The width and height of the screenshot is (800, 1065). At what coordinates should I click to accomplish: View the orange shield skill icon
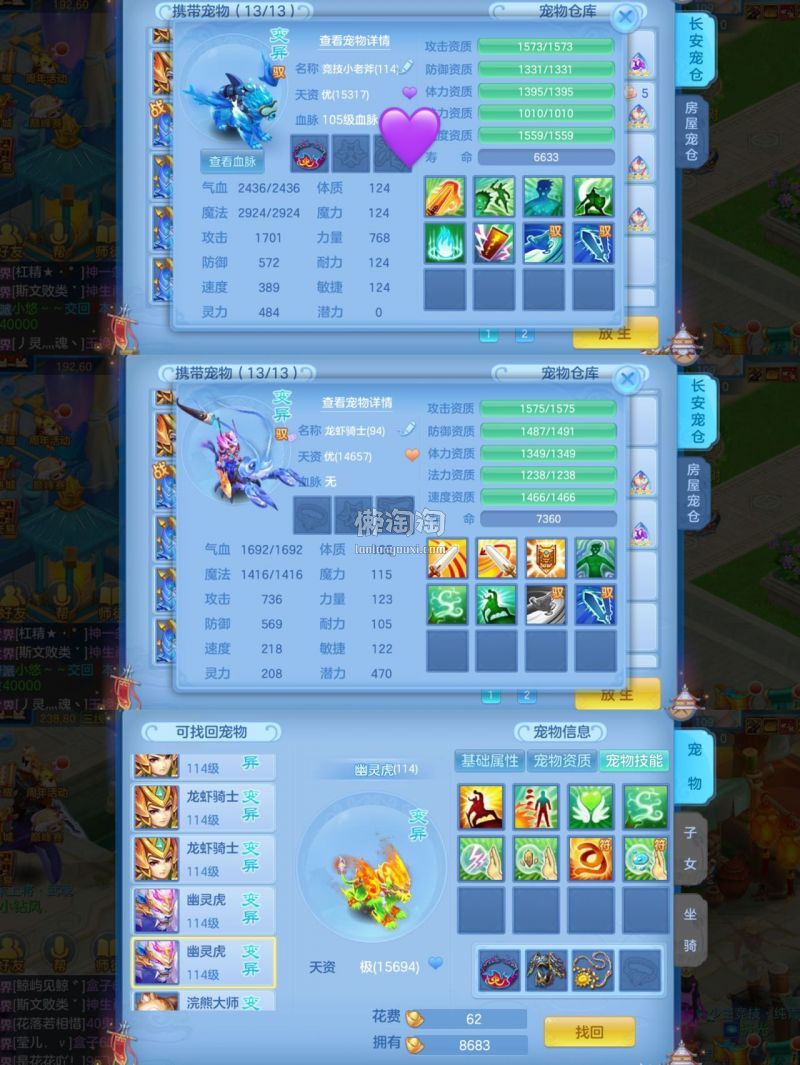(x=545, y=558)
